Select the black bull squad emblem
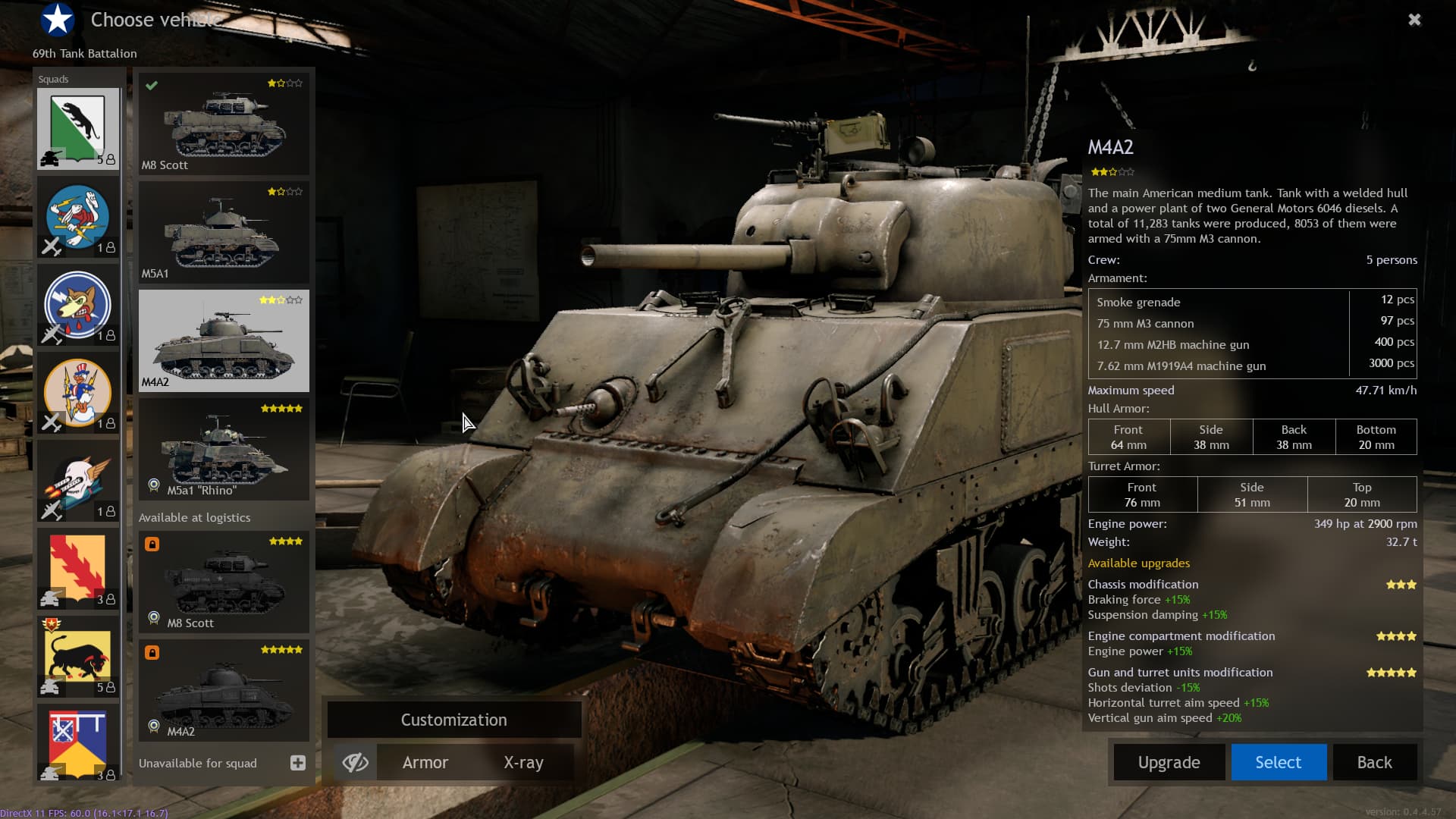This screenshot has height=819, width=1456. tap(78, 657)
